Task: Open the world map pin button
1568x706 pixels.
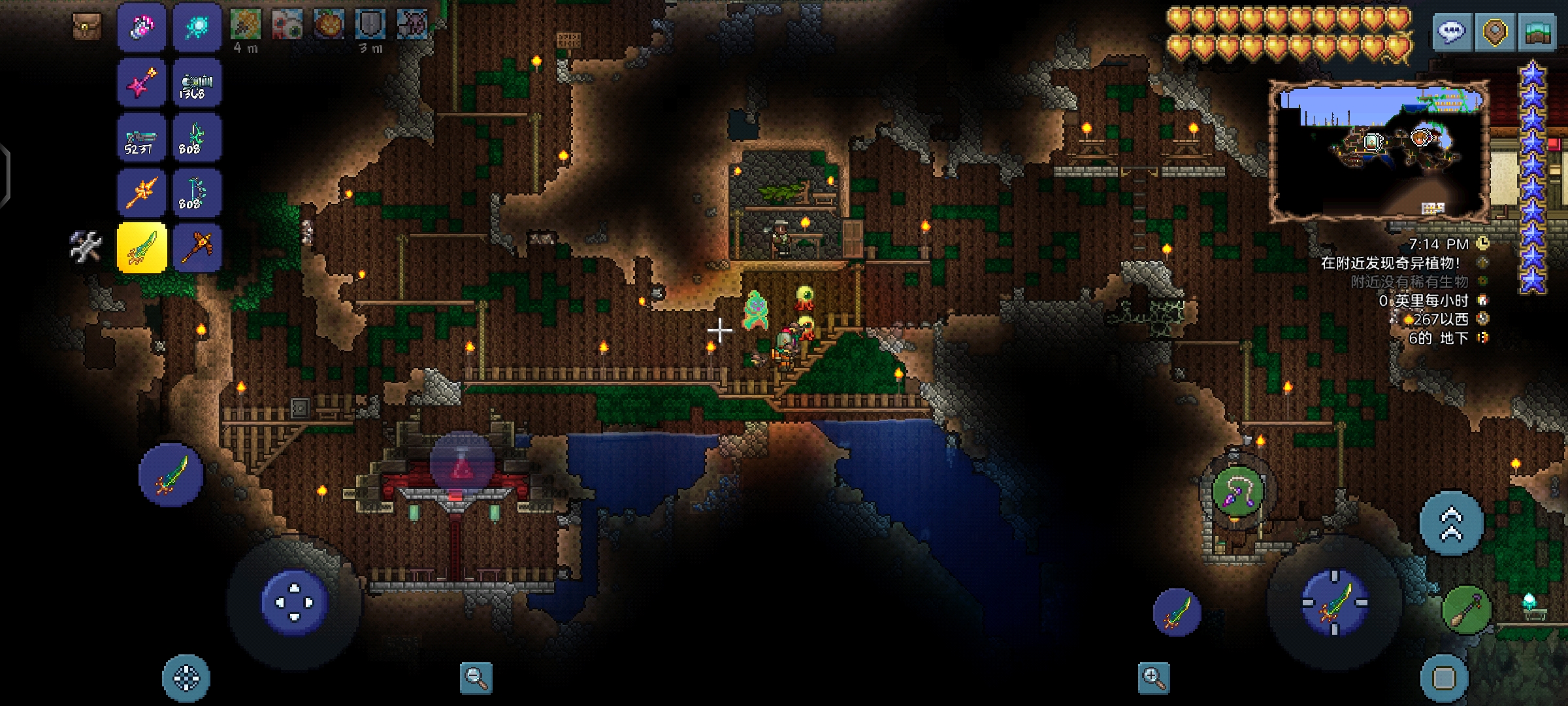Action: (x=1495, y=31)
